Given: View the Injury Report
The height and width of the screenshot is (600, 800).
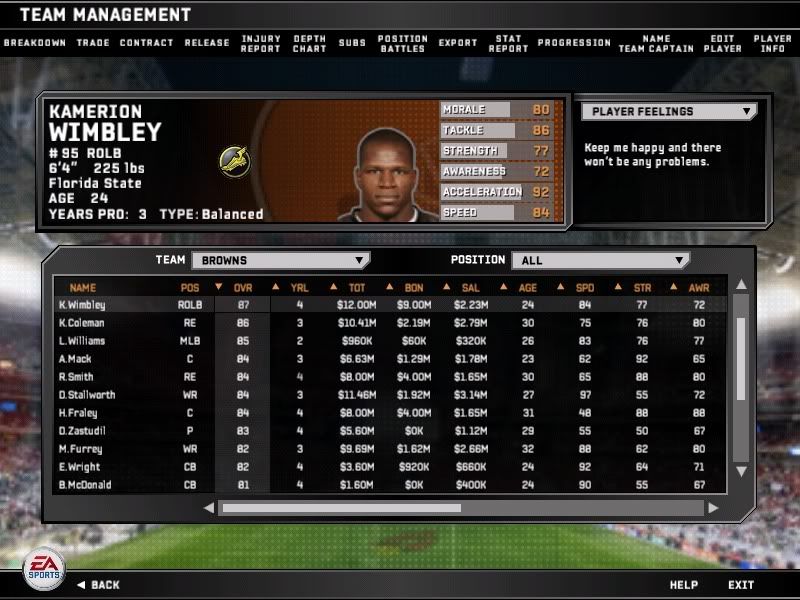Looking at the screenshot, I should pos(260,44).
